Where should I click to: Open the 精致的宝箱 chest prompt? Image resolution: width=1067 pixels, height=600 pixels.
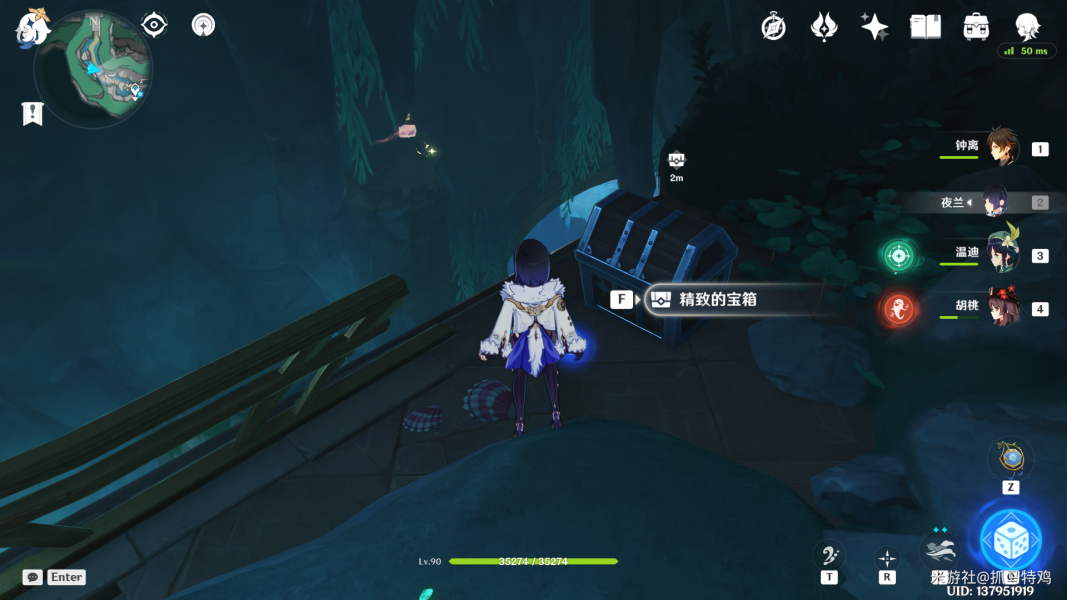(x=716, y=299)
